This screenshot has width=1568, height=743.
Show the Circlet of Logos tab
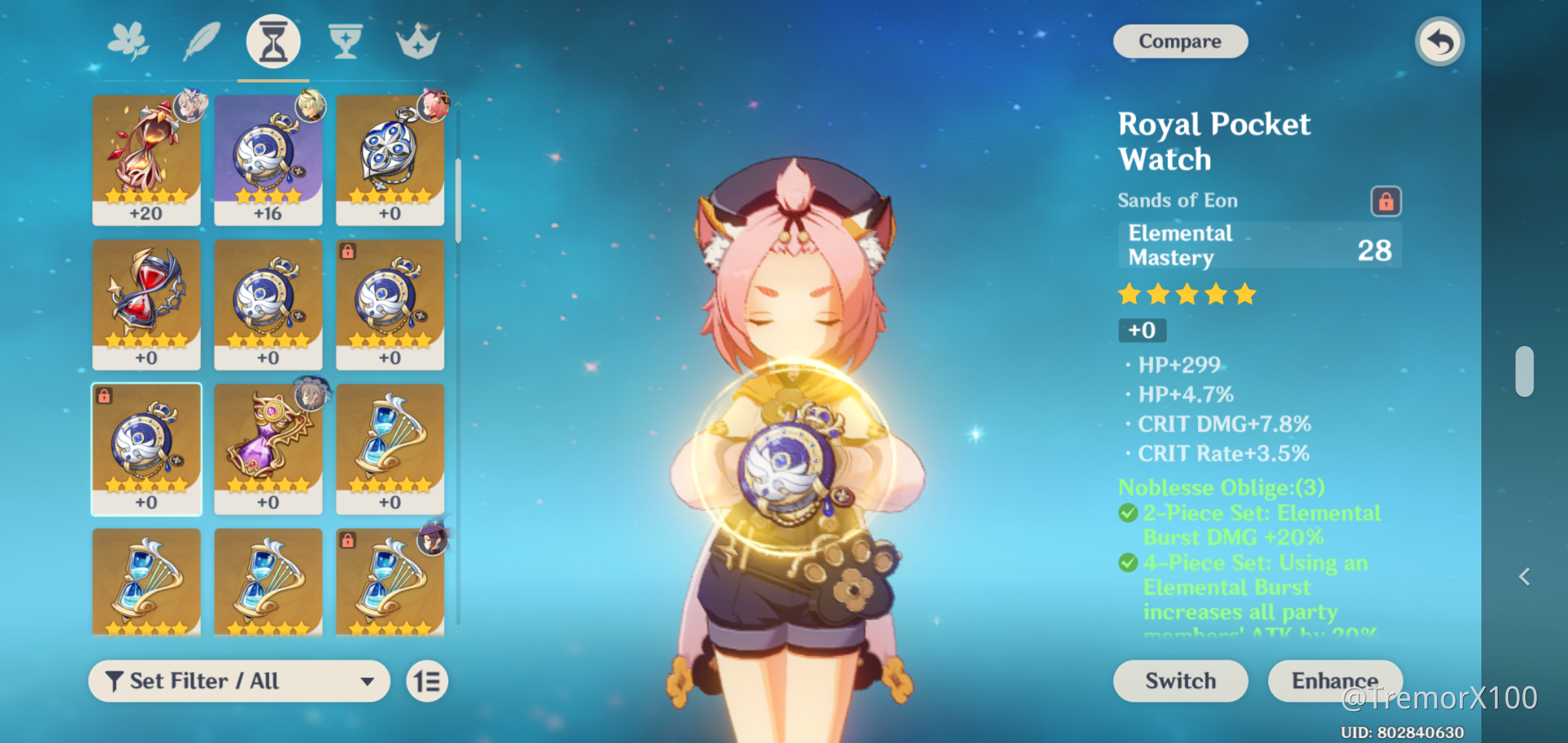click(x=417, y=41)
